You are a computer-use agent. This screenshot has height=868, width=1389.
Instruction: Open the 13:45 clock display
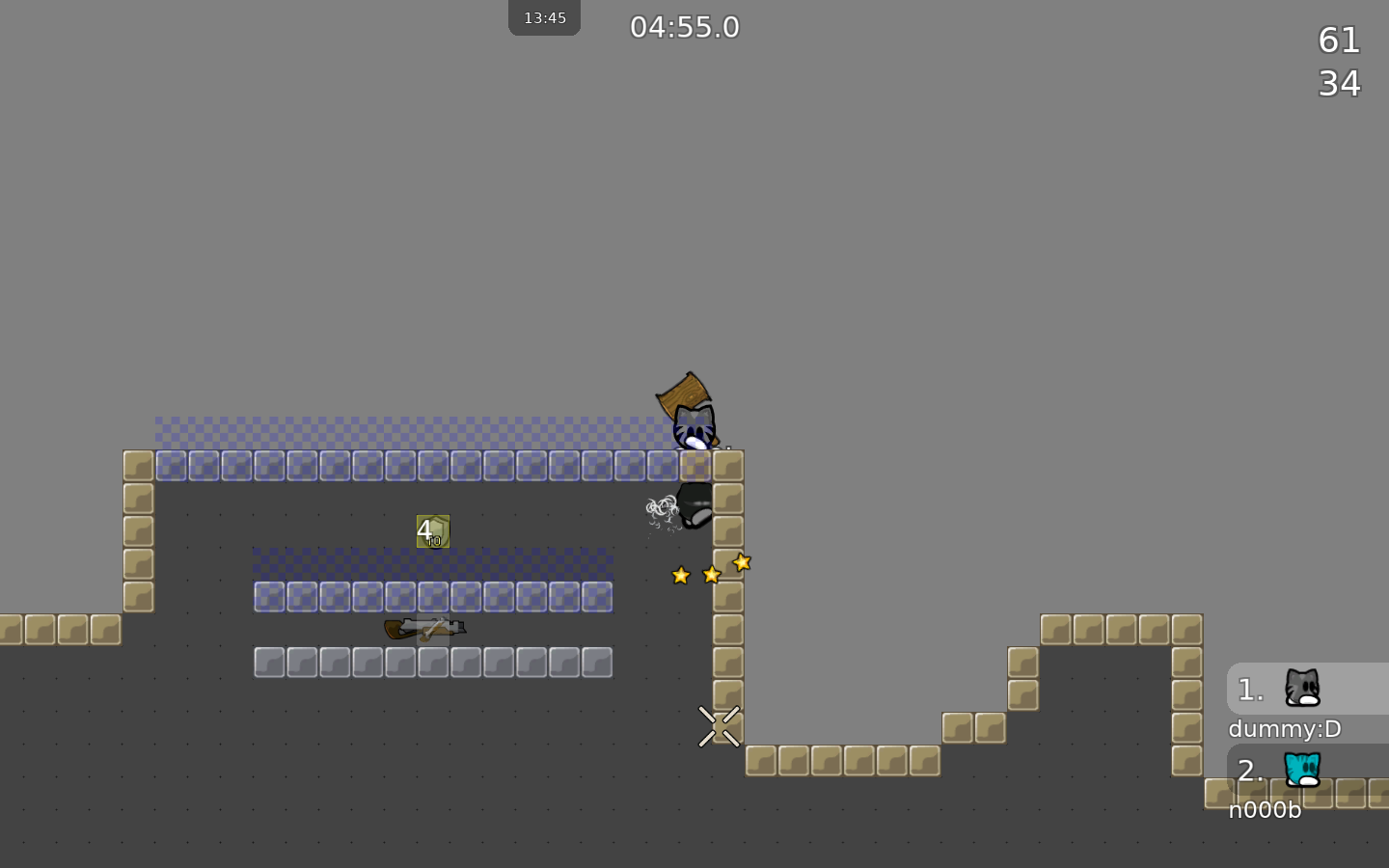544,16
